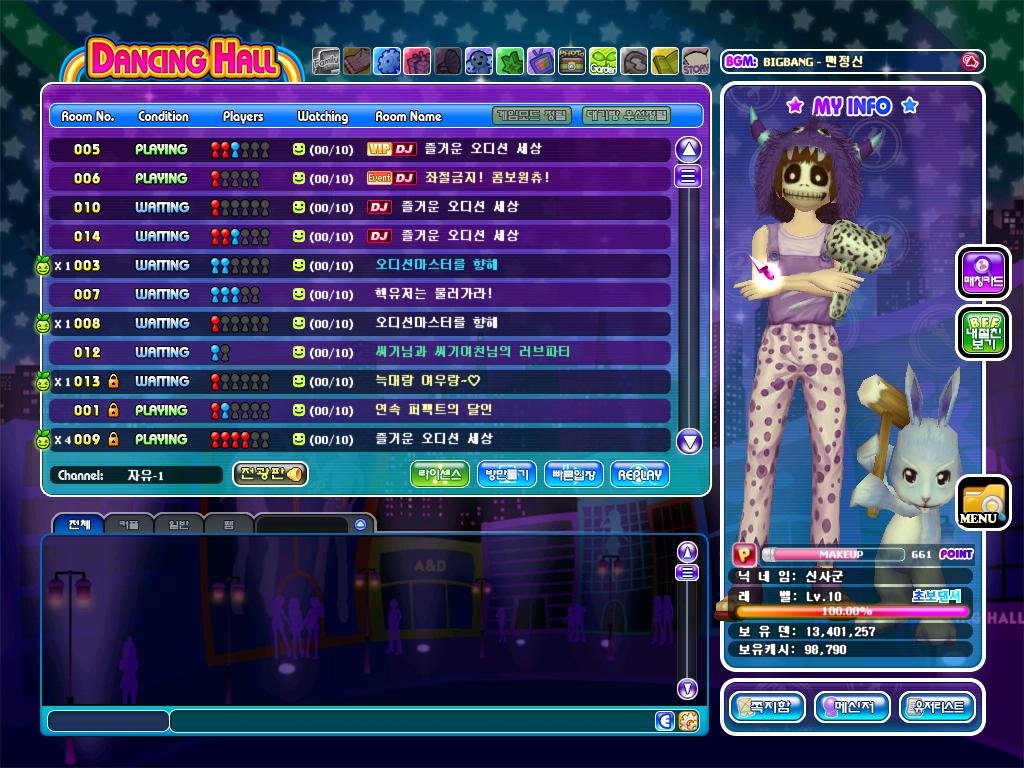Click the REPLAY button

tap(640, 475)
